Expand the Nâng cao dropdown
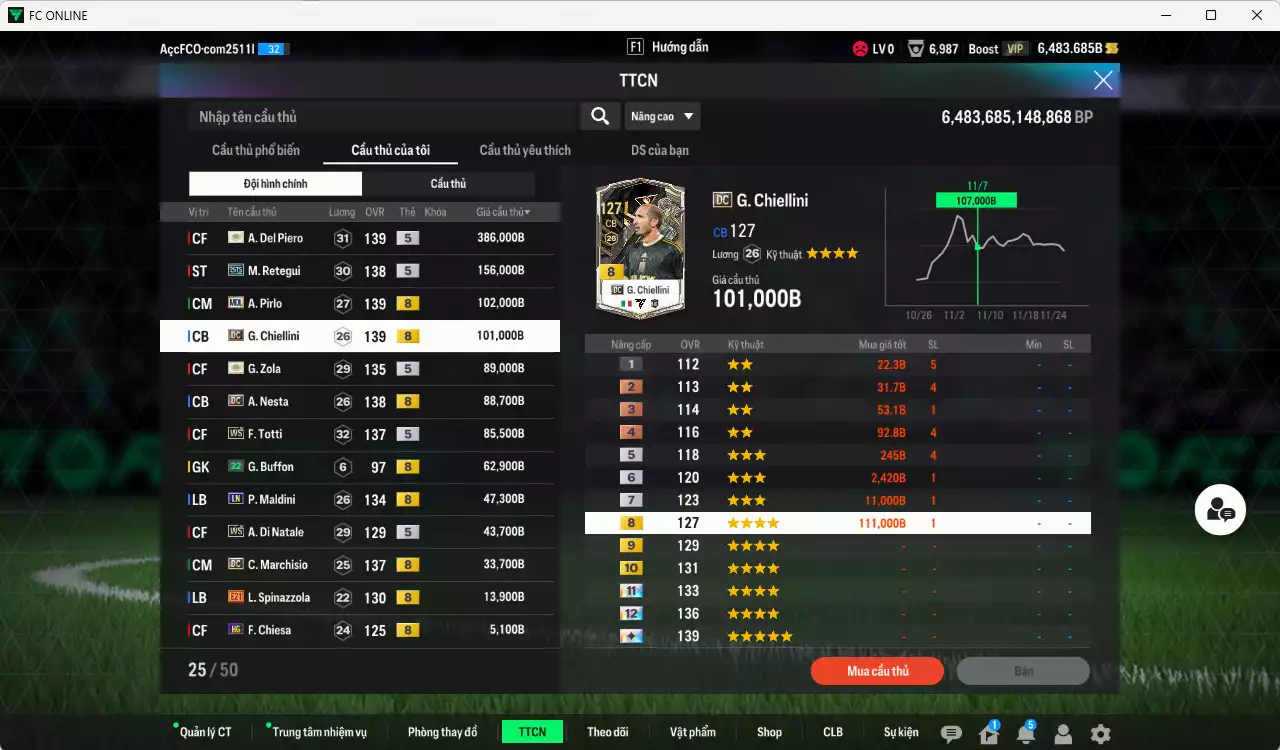1280x750 pixels. pyautogui.click(x=662, y=115)
